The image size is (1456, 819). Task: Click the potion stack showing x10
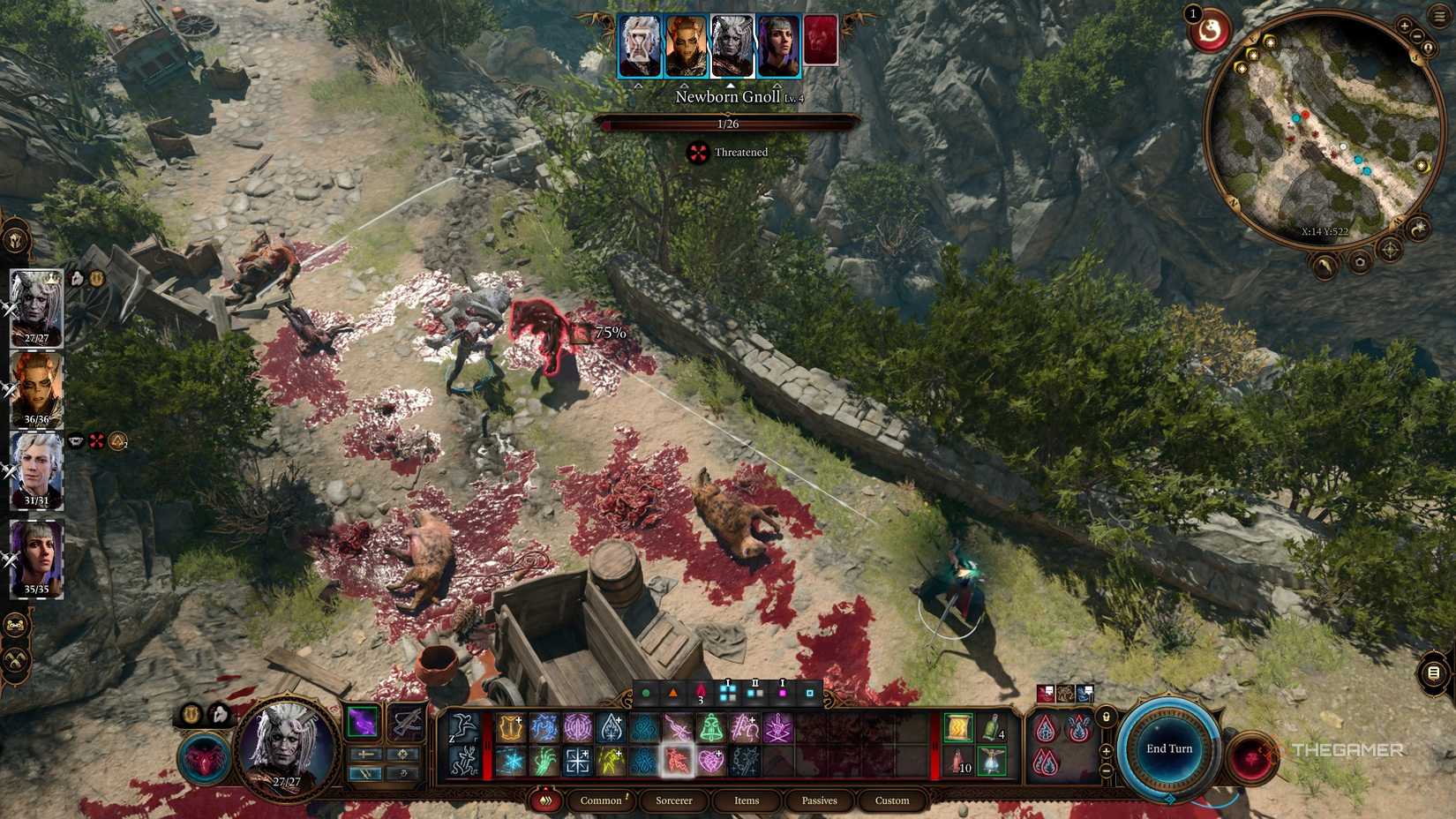pyautogui.click(x=956, y=763)
